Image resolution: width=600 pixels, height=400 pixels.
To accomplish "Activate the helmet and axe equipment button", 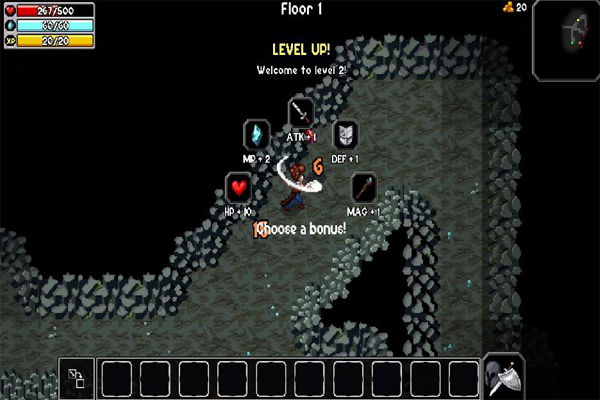I will coord(501,376).
